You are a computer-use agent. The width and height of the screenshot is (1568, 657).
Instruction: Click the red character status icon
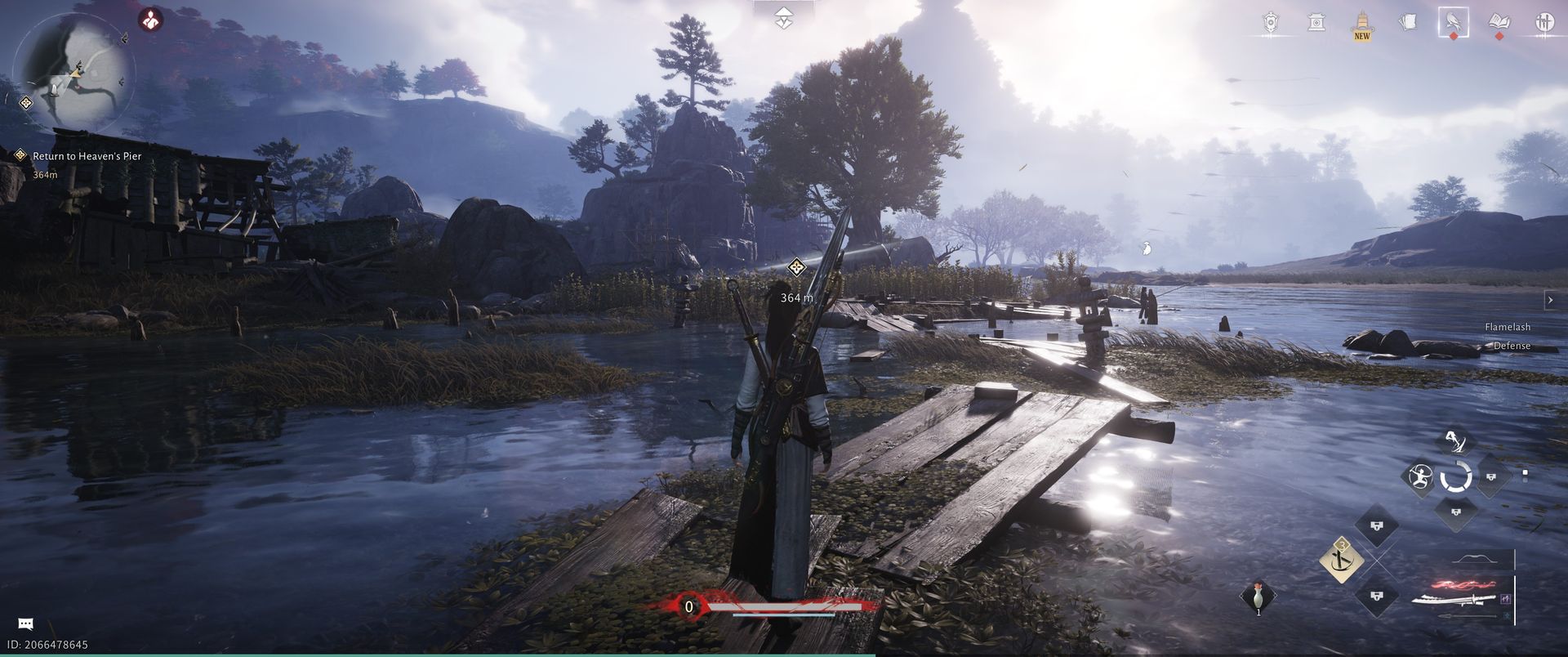(x=150, y=20)
